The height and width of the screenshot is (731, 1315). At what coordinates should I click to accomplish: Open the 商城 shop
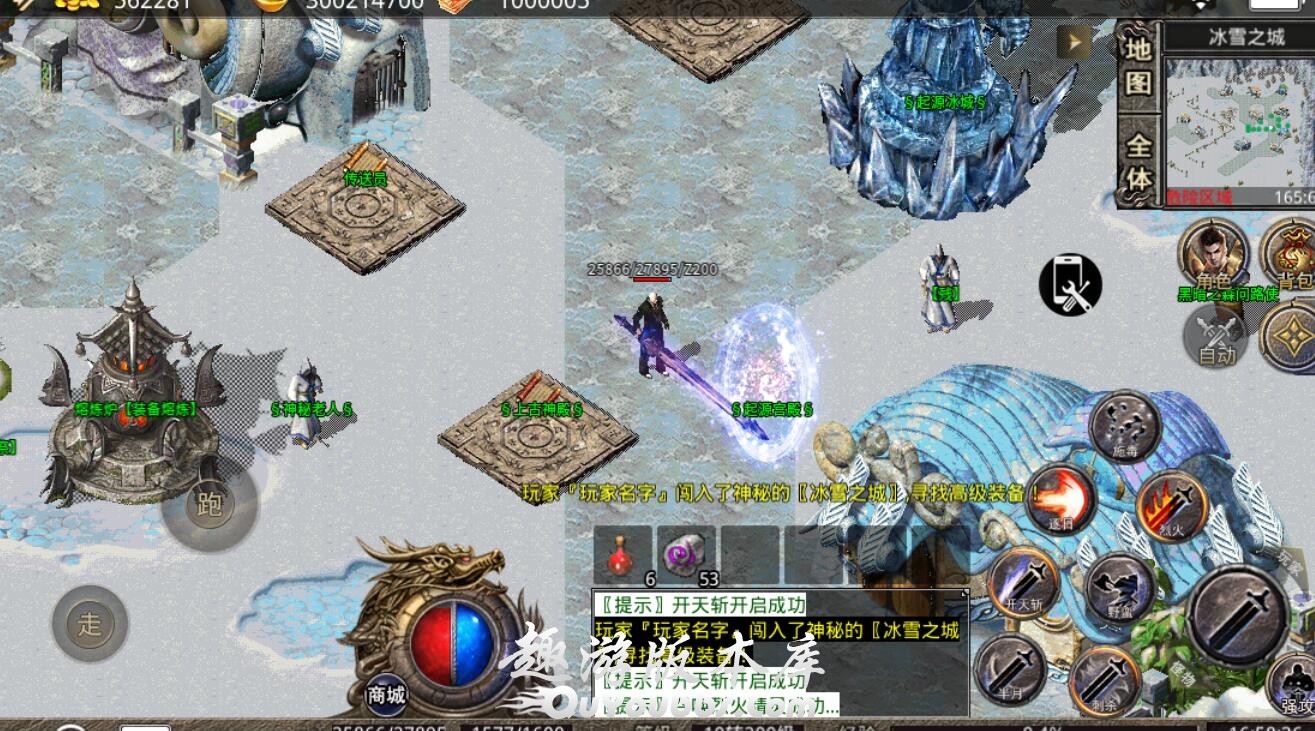pos(386,695)
